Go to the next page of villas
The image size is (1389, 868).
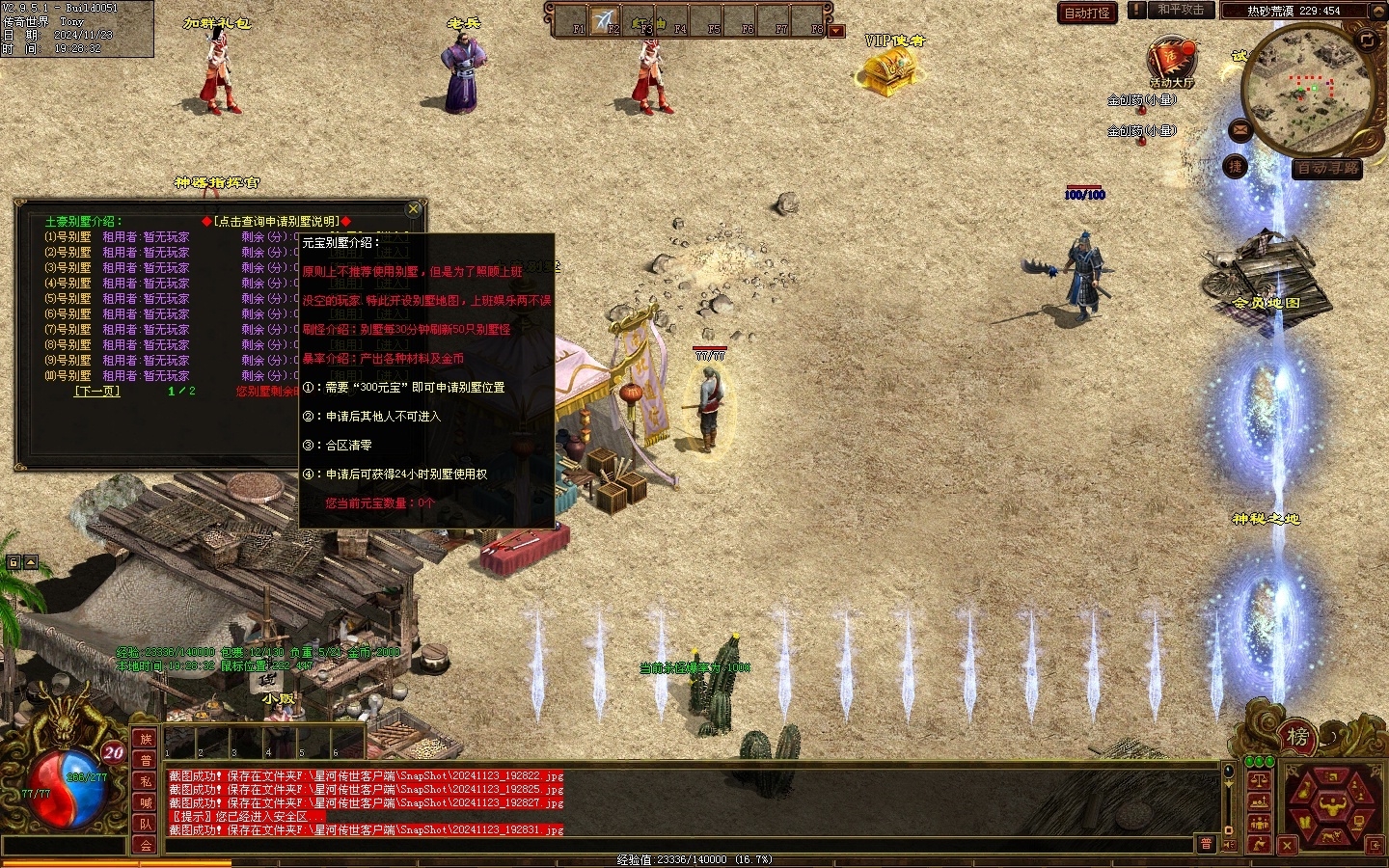click(x=96, y=392)
